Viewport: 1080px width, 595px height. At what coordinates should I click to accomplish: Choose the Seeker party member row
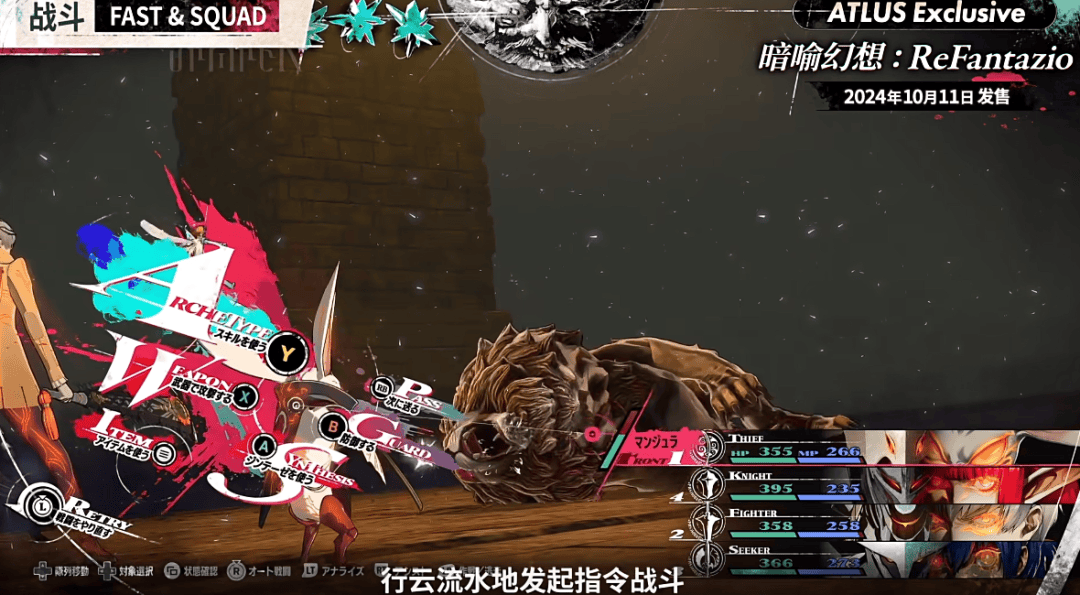790,556
